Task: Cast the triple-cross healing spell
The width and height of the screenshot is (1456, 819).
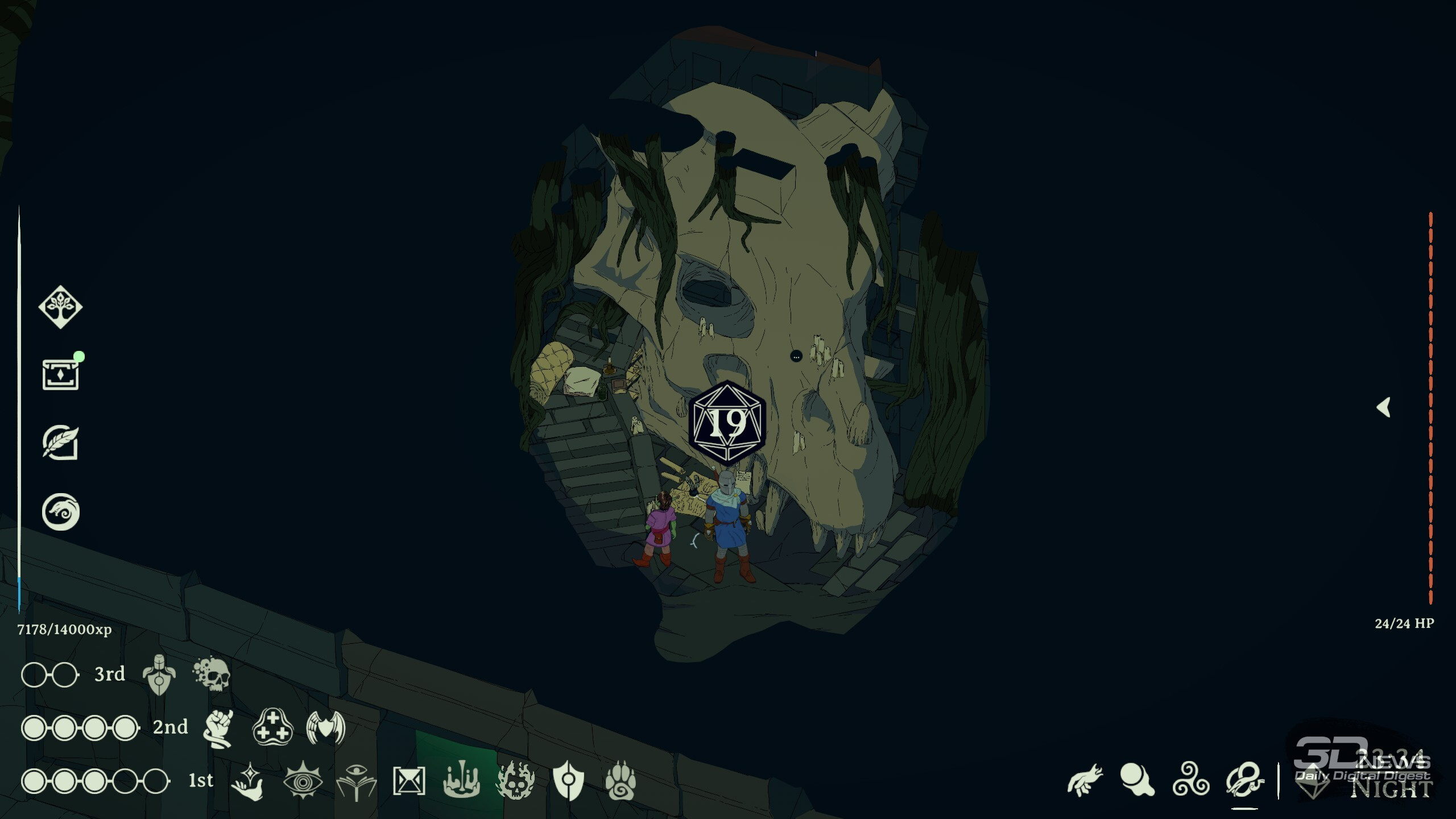Action: [272, 727]
